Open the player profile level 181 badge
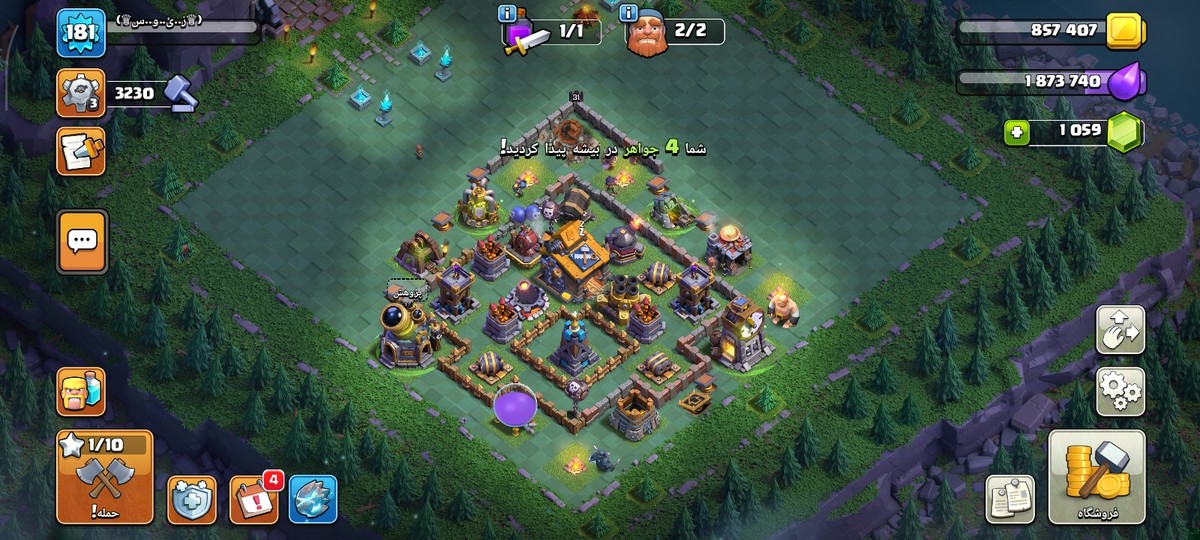This screenshot has width=1200, height=540. coord(80,34)
